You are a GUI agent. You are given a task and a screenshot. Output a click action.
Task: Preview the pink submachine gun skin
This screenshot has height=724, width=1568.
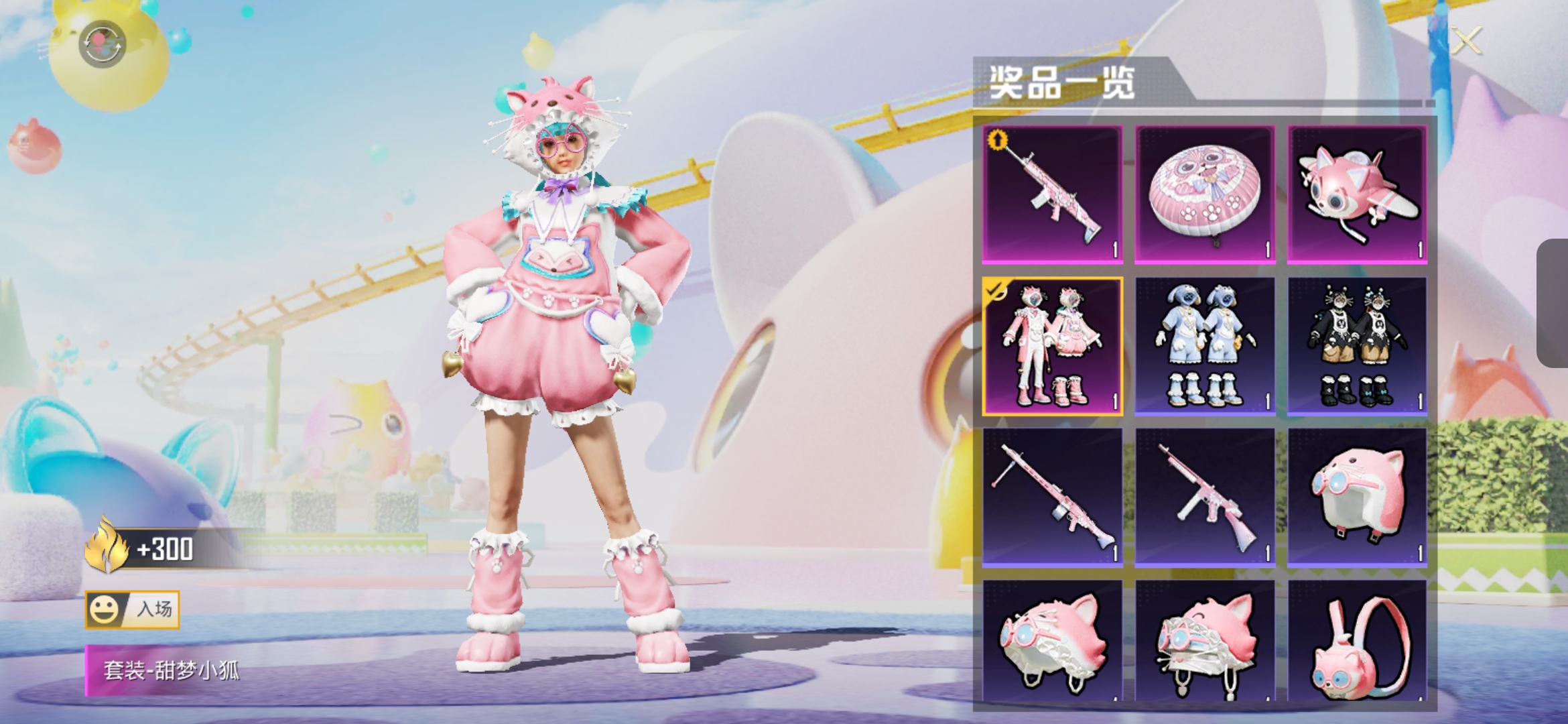pyautogui.click(x=1204, y=497)
